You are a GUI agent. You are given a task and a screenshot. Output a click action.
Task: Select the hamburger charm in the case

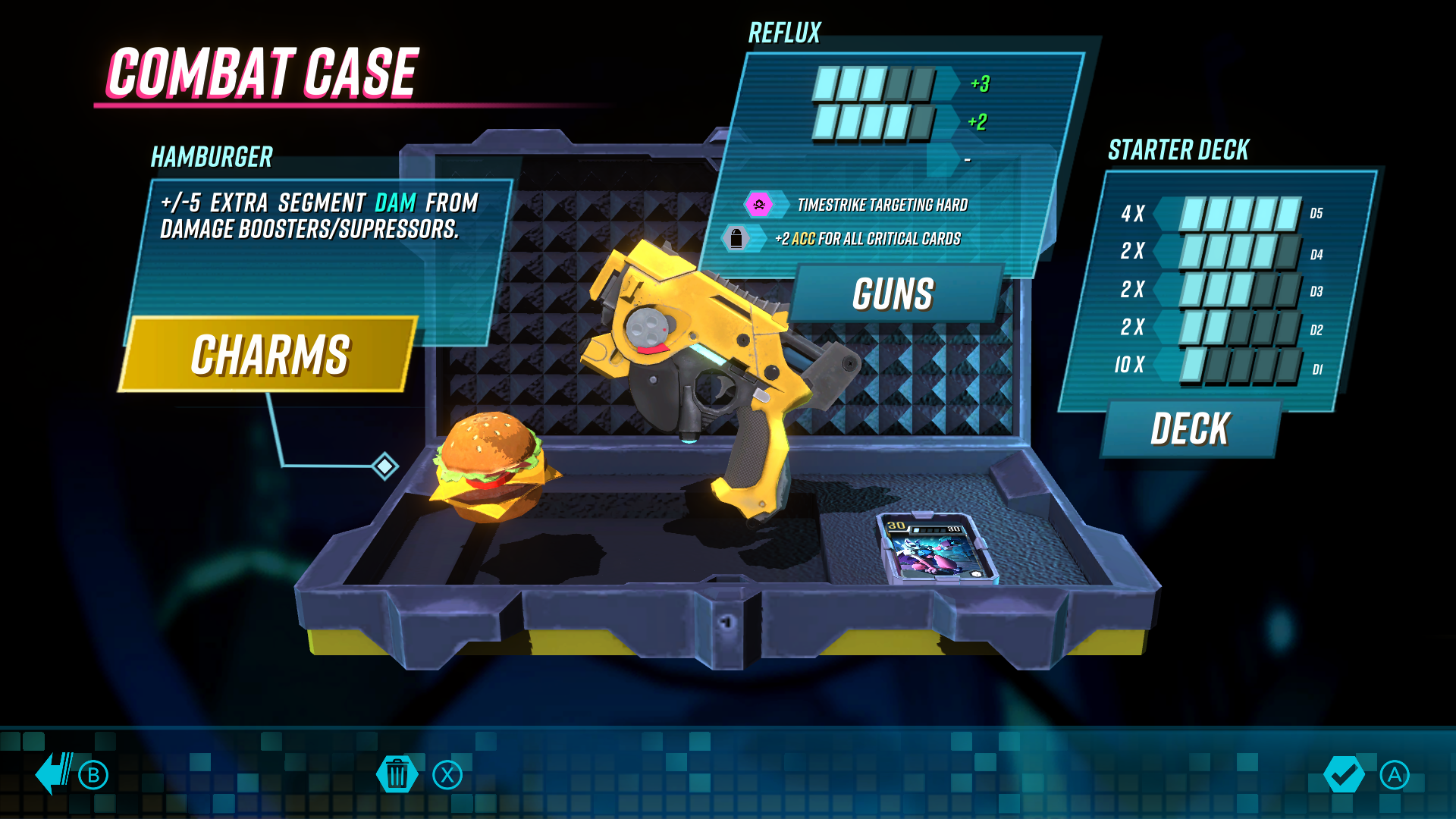(493, 468)
